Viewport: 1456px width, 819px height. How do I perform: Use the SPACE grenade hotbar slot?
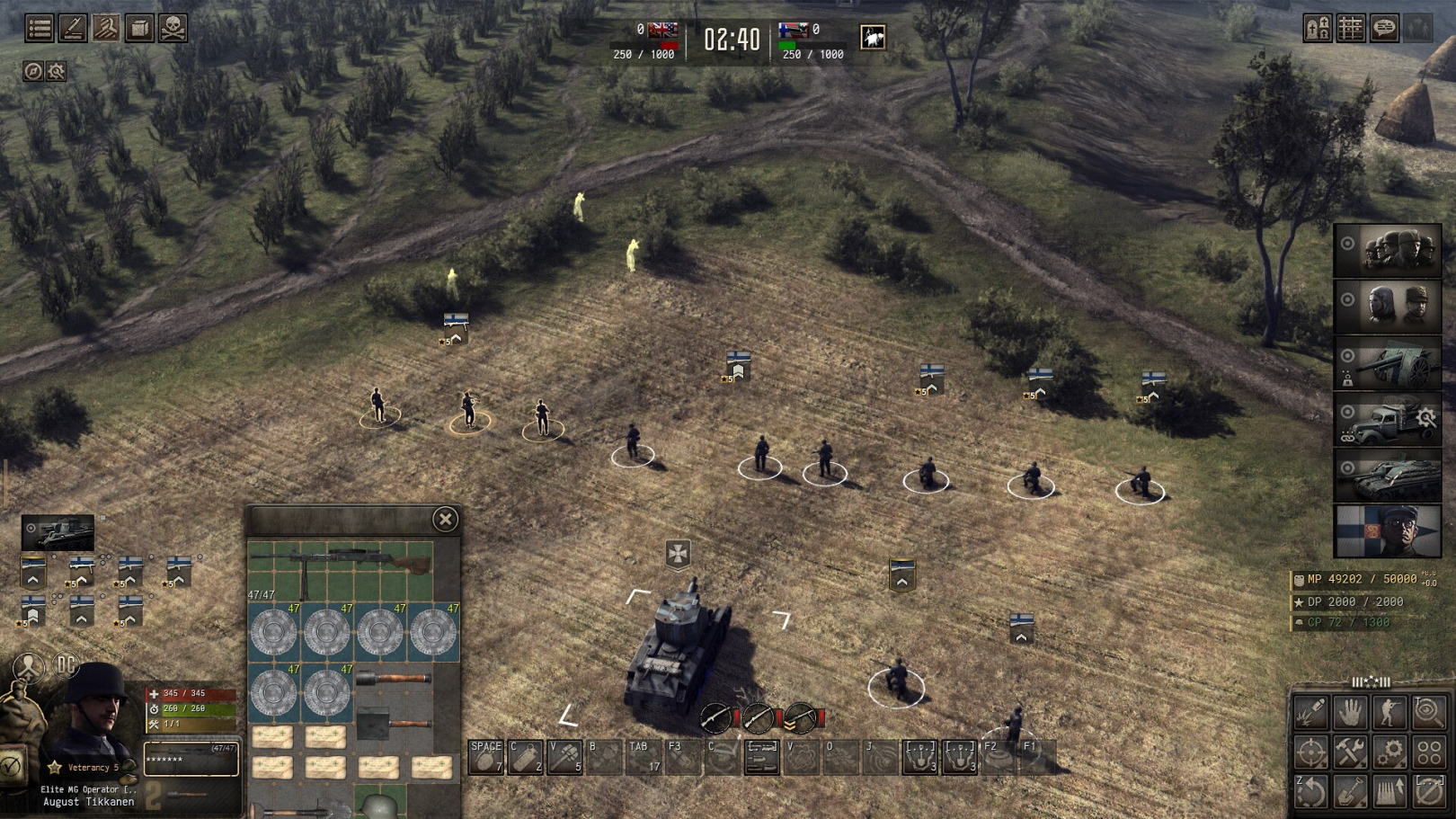pos(486,757)
